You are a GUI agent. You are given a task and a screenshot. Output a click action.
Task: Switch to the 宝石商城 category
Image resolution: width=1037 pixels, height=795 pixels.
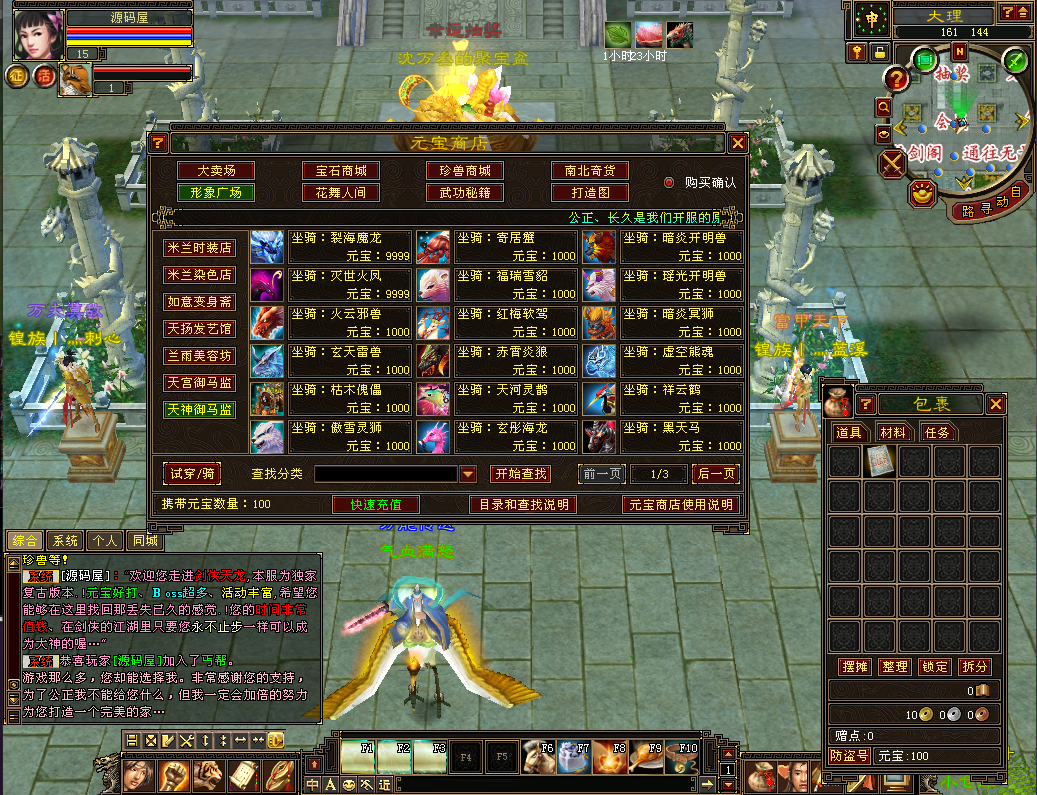pos(340,171)
